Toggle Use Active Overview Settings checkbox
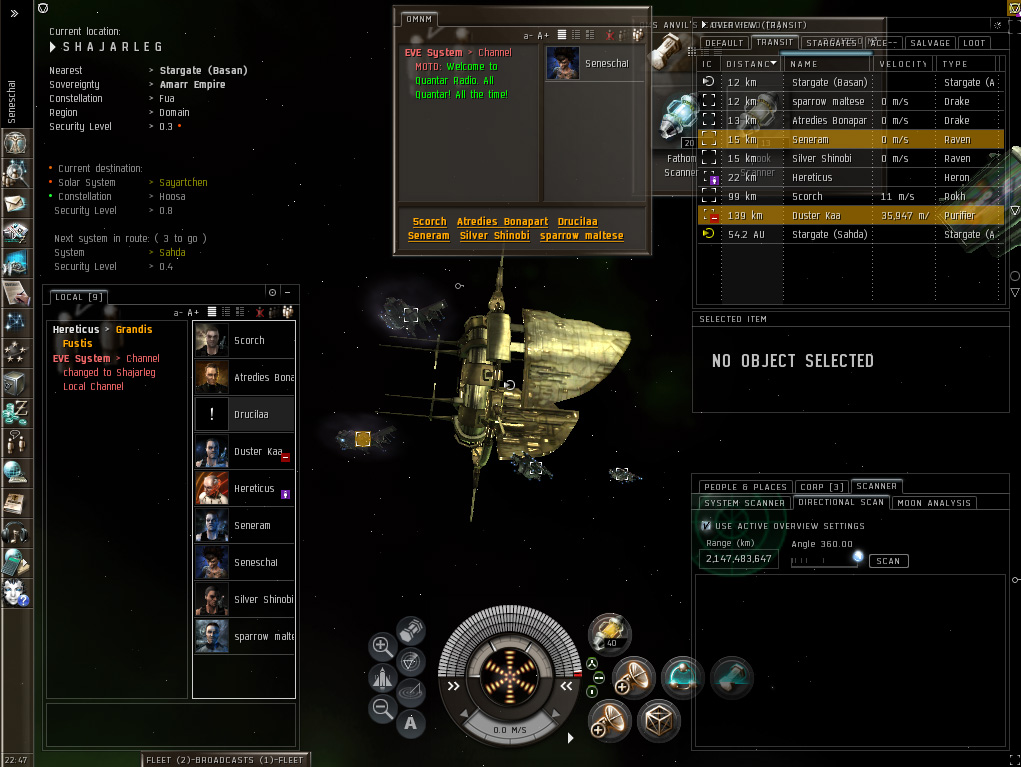 (707, 526)
